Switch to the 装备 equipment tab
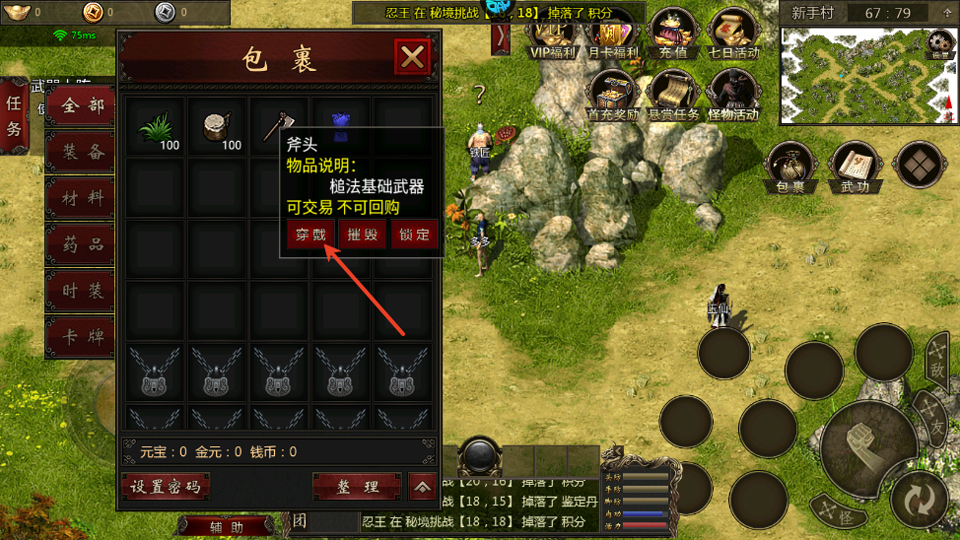960x540 pixels. pyautogui.click(x=81, y=152)
